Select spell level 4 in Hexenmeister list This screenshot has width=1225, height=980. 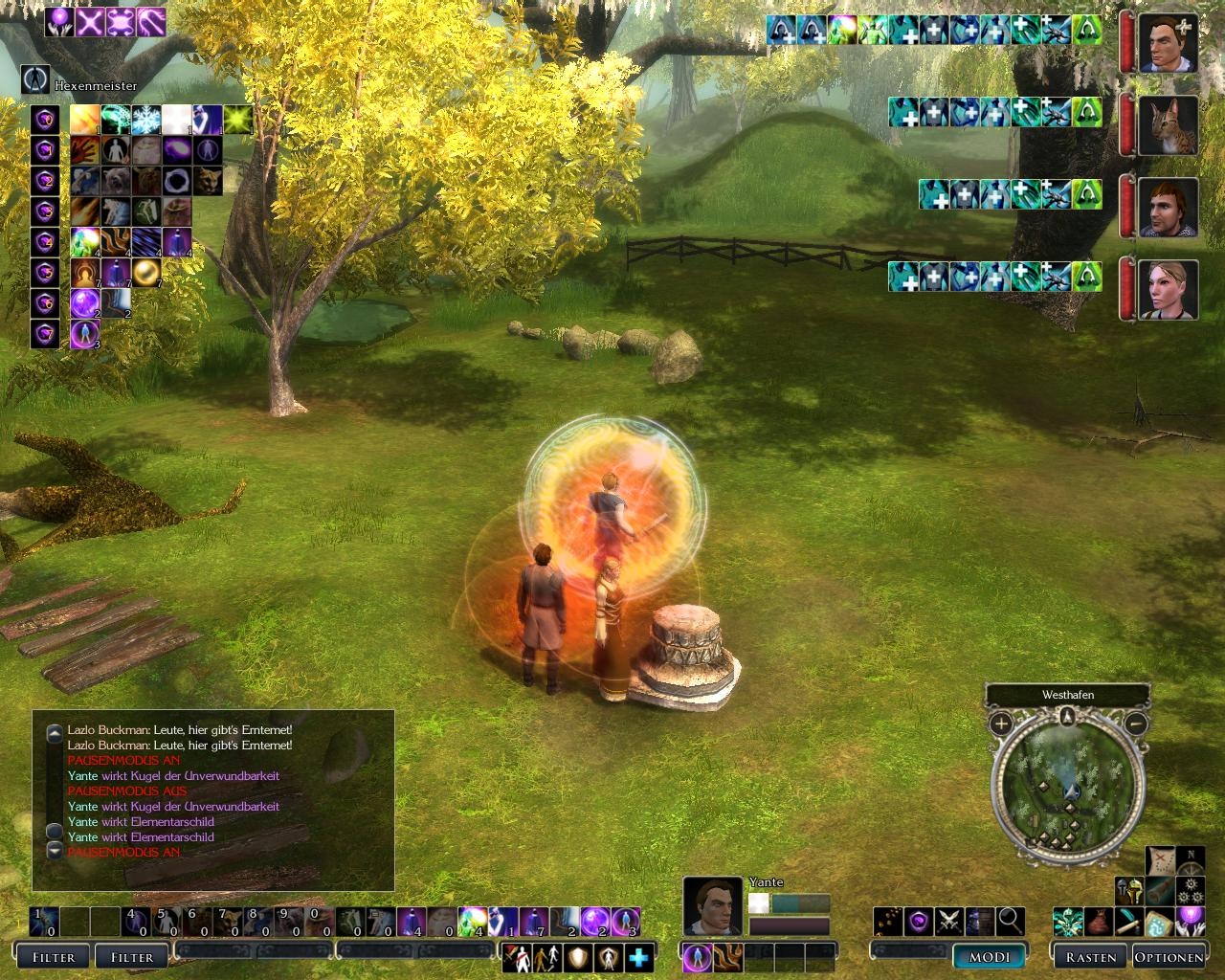click(44, 242)
